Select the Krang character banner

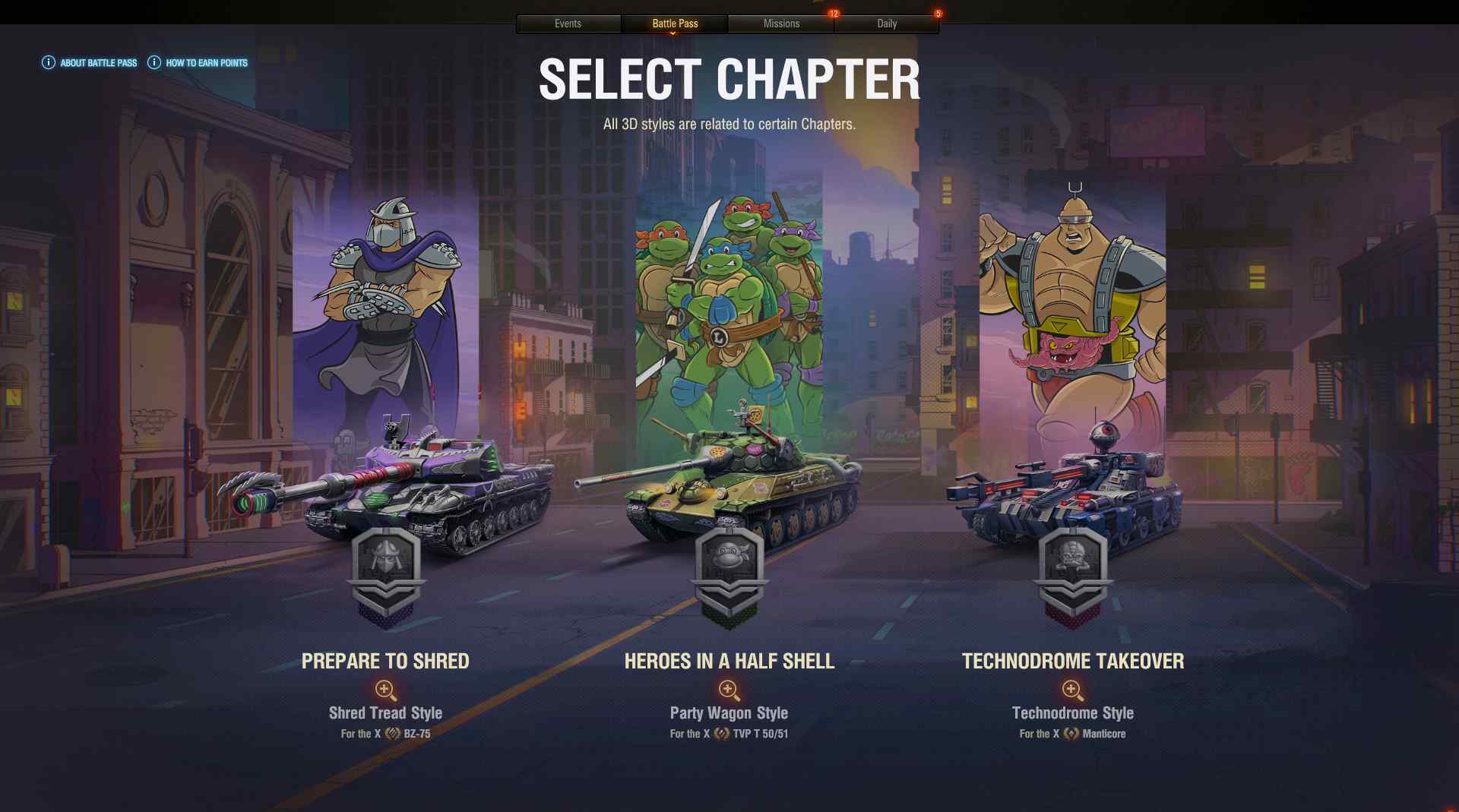click(x=1072, y=304)
